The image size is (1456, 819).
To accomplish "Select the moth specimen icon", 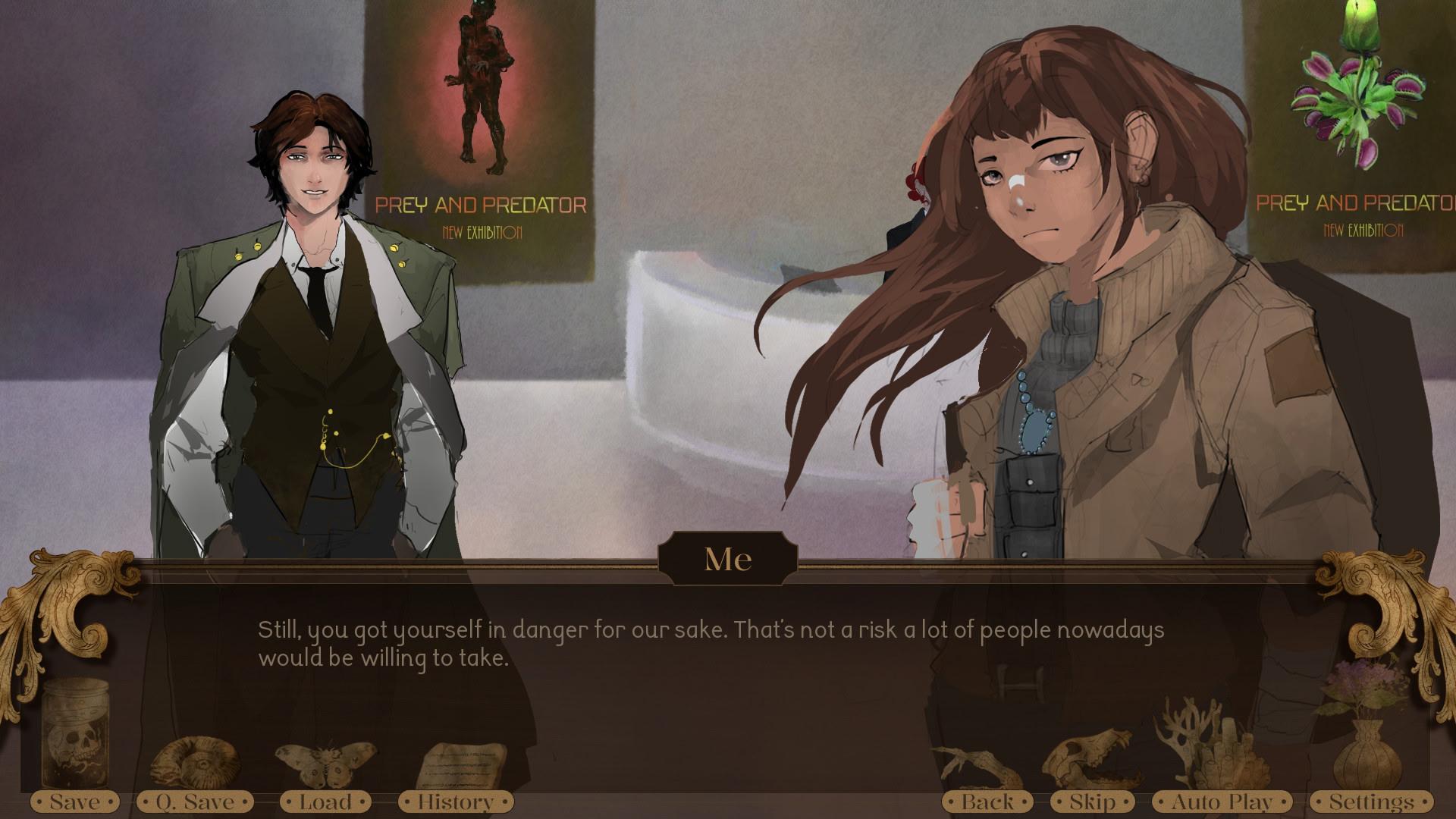I will pos(325,762).
